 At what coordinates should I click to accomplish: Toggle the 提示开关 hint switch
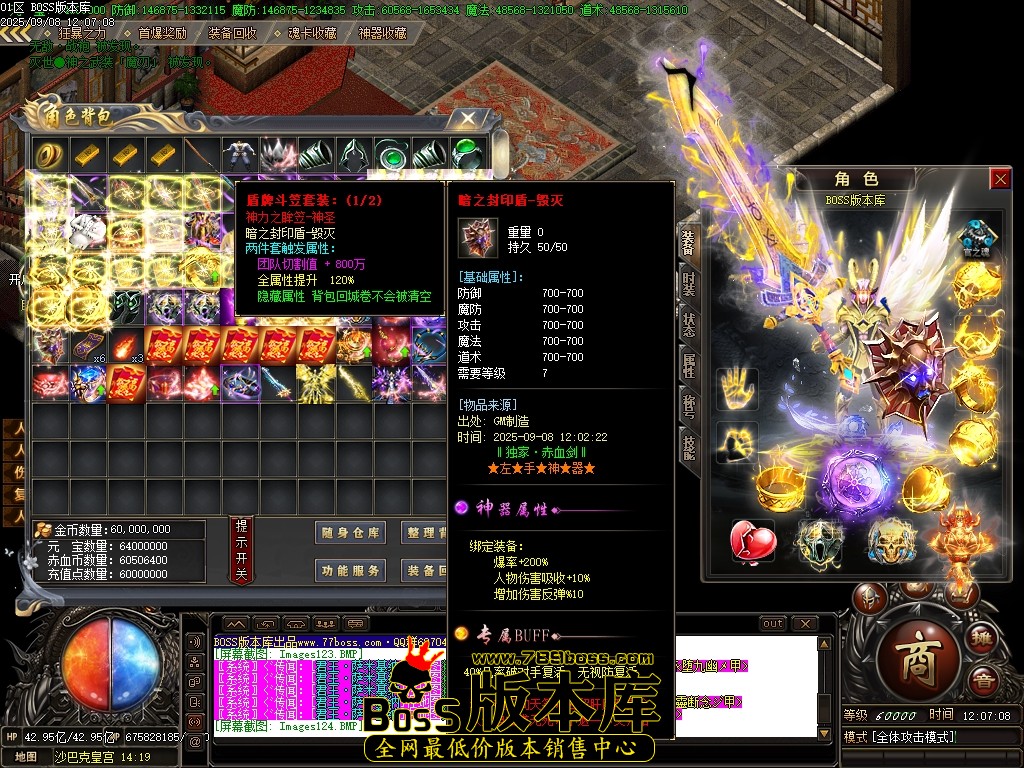(x=241, y=551)
